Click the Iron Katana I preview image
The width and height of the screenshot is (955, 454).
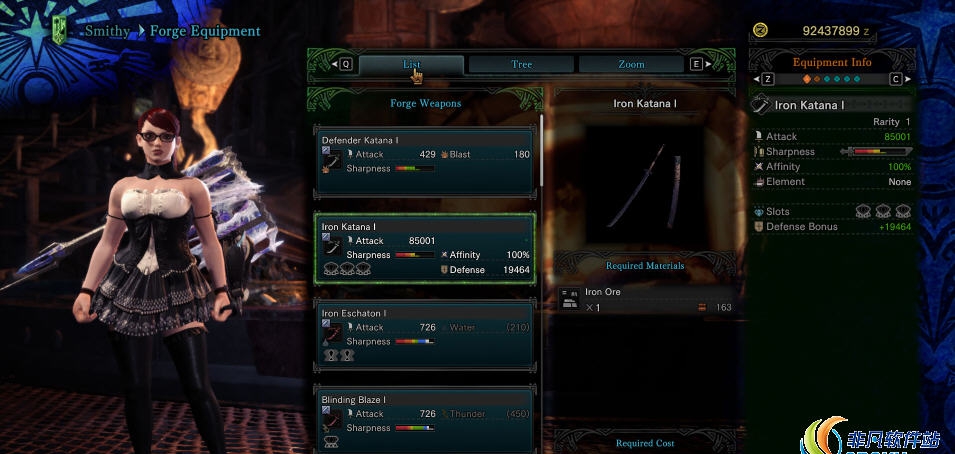[x=648, y=185]
